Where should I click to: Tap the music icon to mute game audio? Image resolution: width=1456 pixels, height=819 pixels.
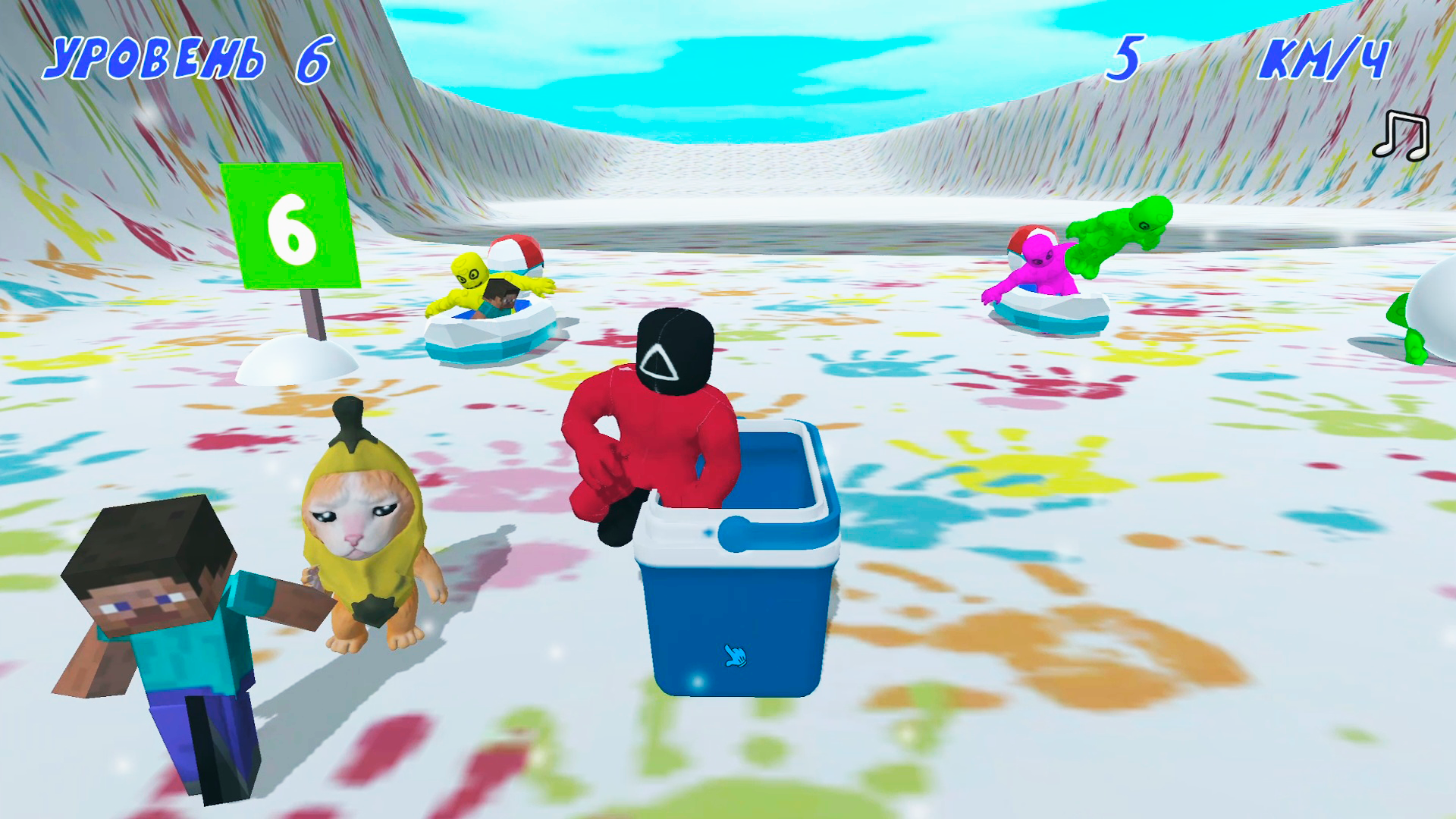point(1401,136)
